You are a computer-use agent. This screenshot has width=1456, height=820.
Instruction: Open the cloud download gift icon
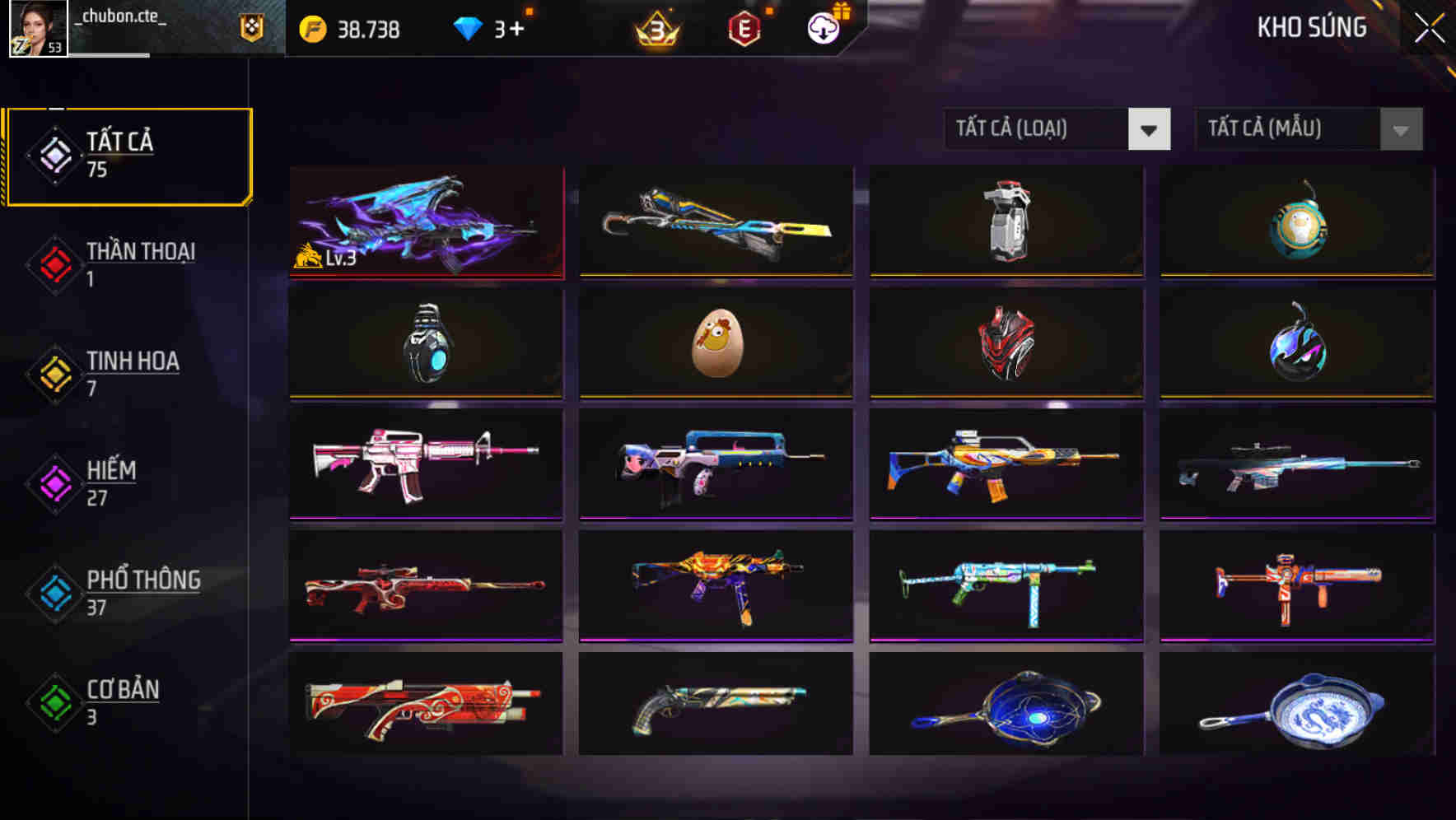pos(823,28)
